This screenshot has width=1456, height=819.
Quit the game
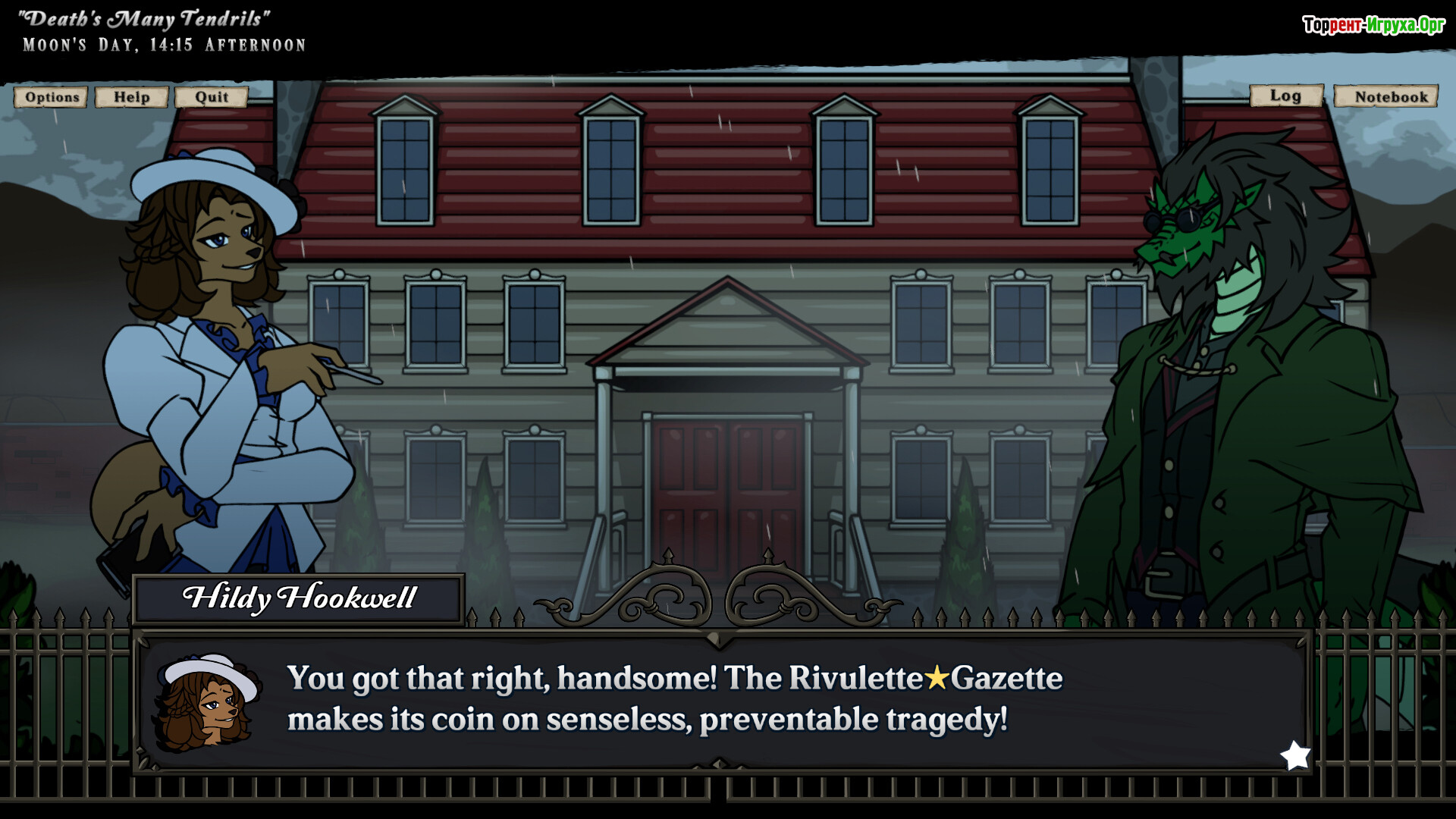pyautogui.click(x=211, y=97)
